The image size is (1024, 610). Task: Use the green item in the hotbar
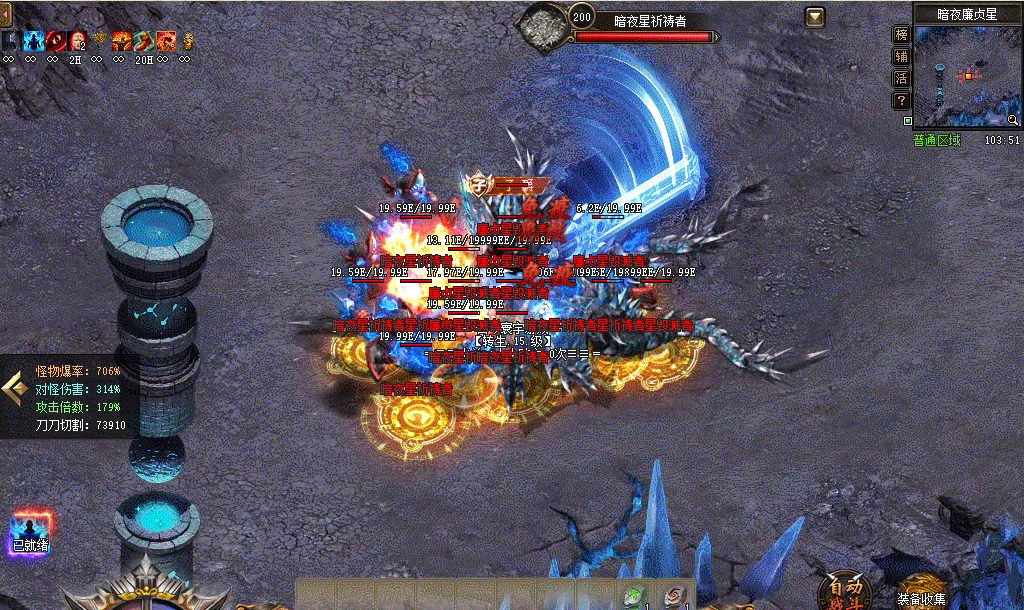click(633, 597)
